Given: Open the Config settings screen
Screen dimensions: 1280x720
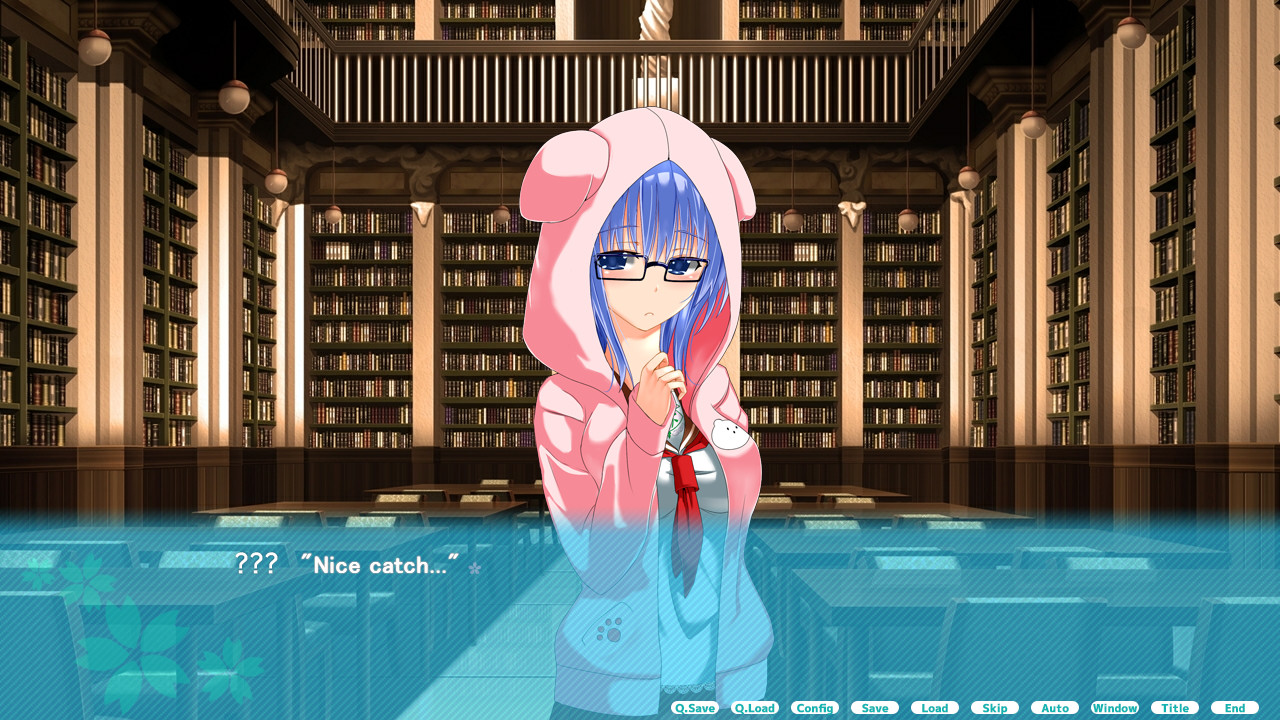Looking at the screenshot, I should 815,707.
